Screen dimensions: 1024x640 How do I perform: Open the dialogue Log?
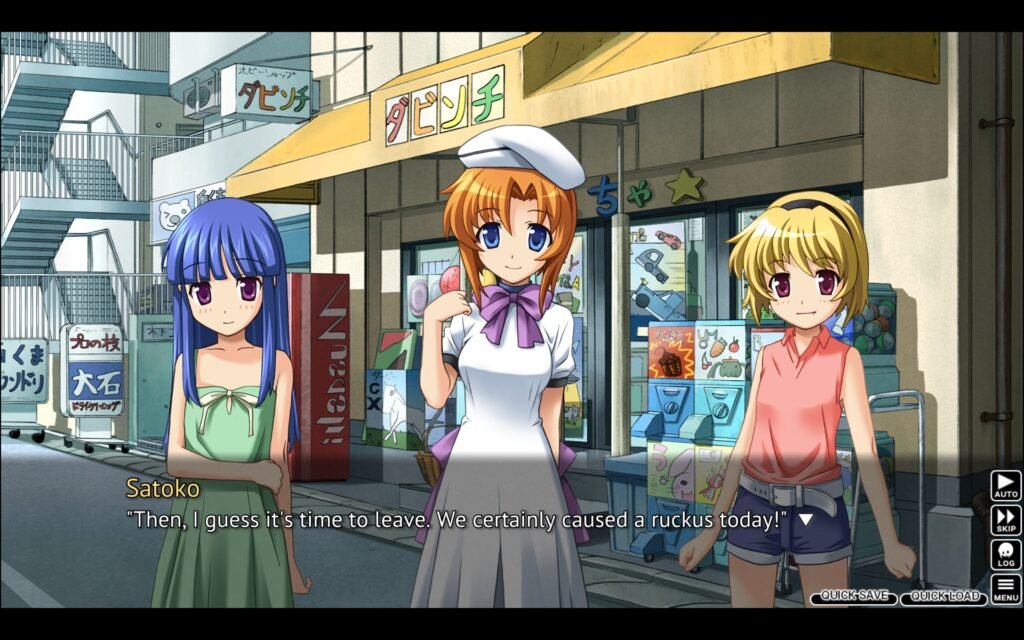click(1005, 554)
